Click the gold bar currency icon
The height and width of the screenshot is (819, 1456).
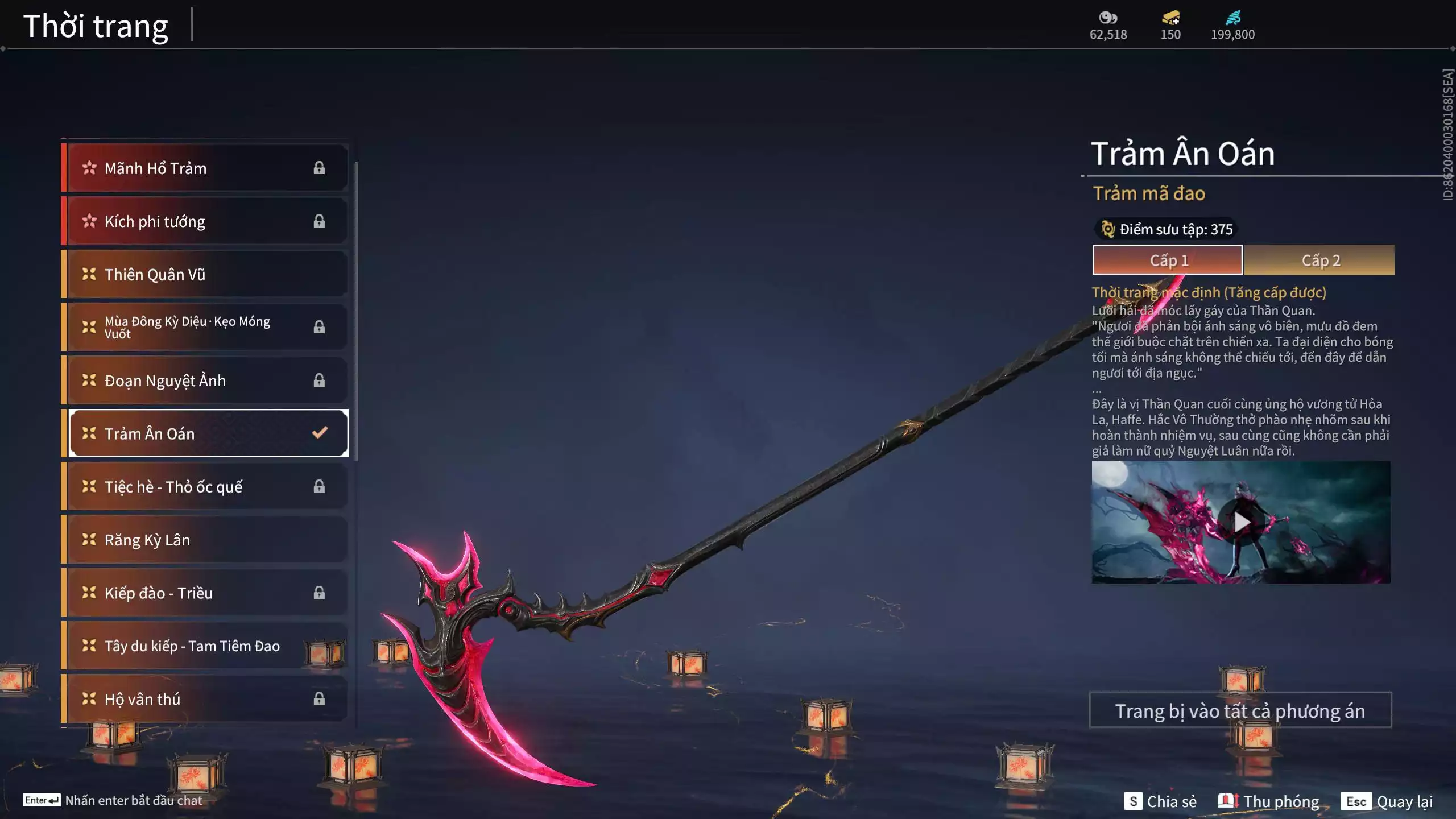point(1170,18)
